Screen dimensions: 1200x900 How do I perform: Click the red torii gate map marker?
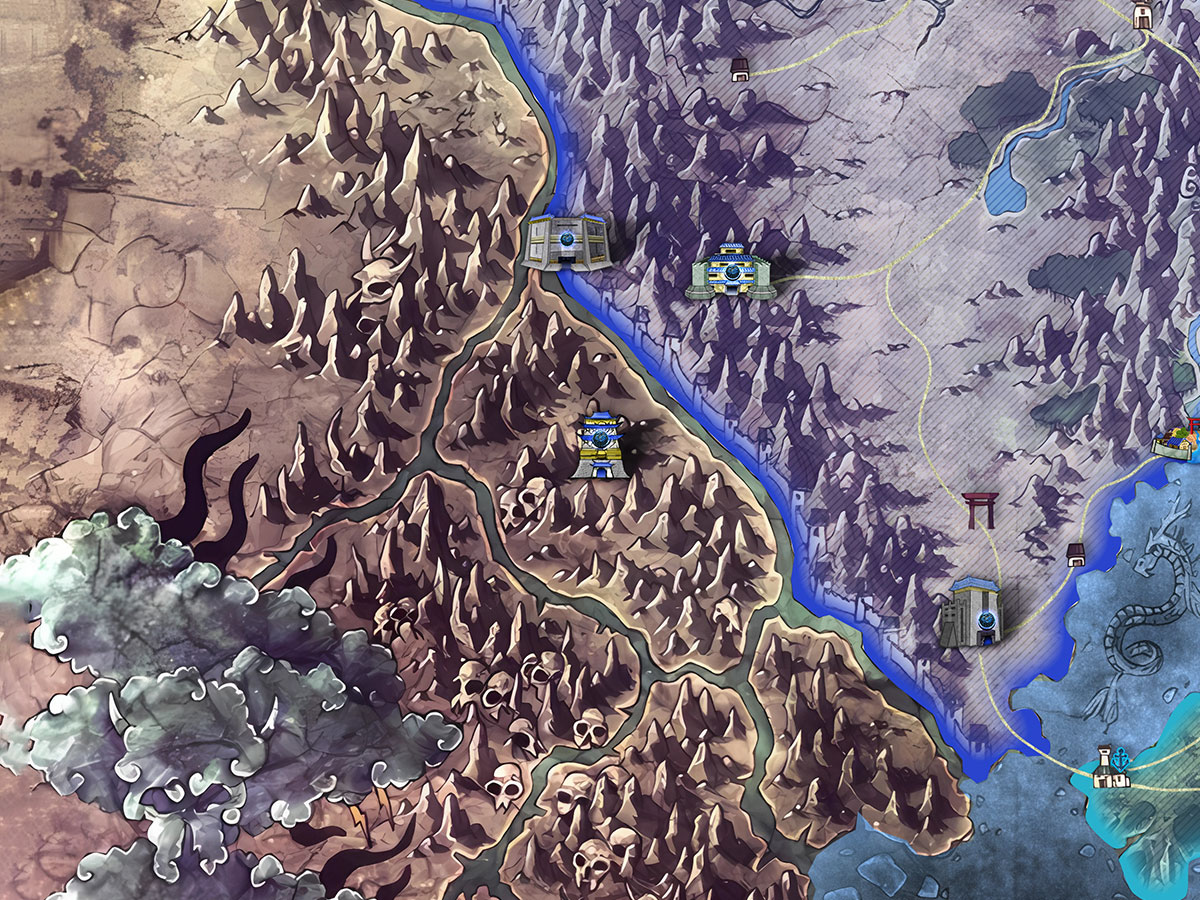pyautogui.click(x=977, y=510)
